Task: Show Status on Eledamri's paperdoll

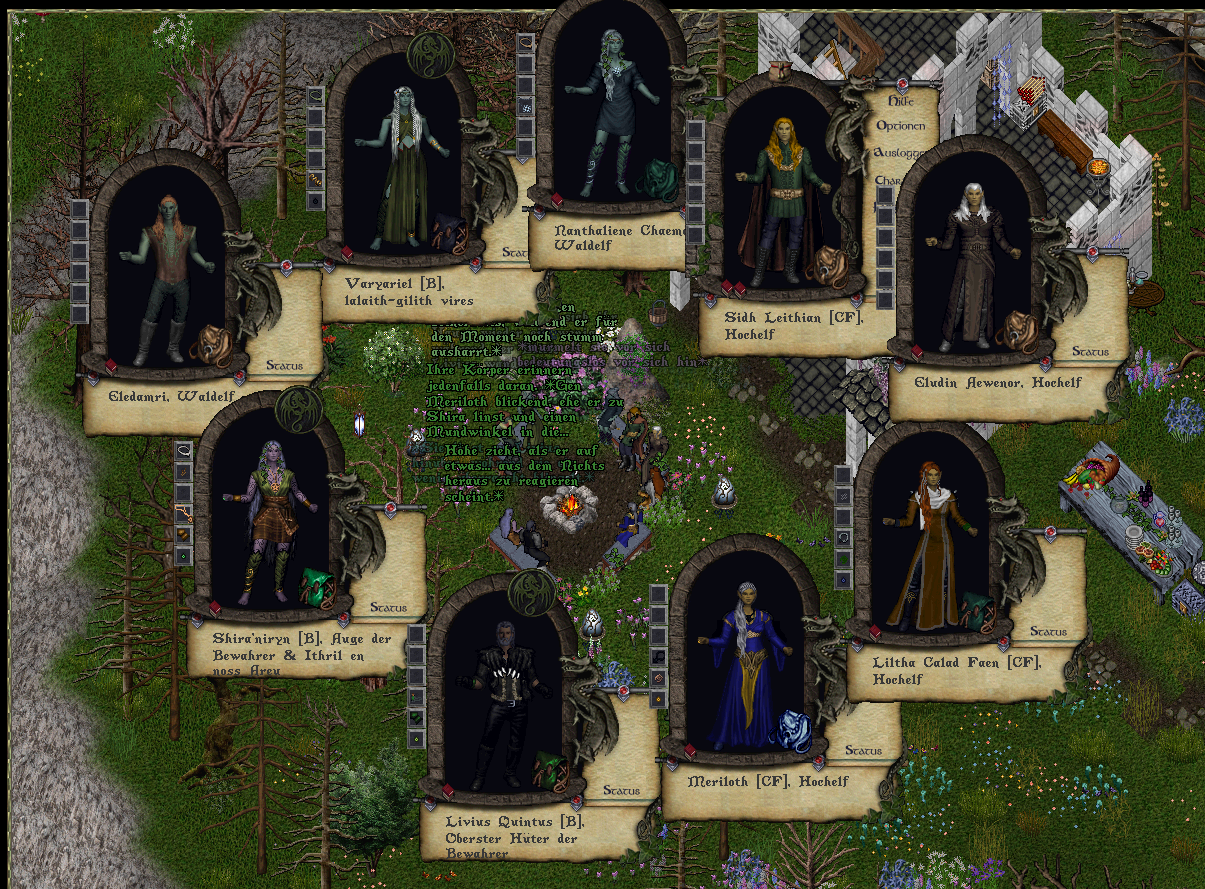Action: 284,366
